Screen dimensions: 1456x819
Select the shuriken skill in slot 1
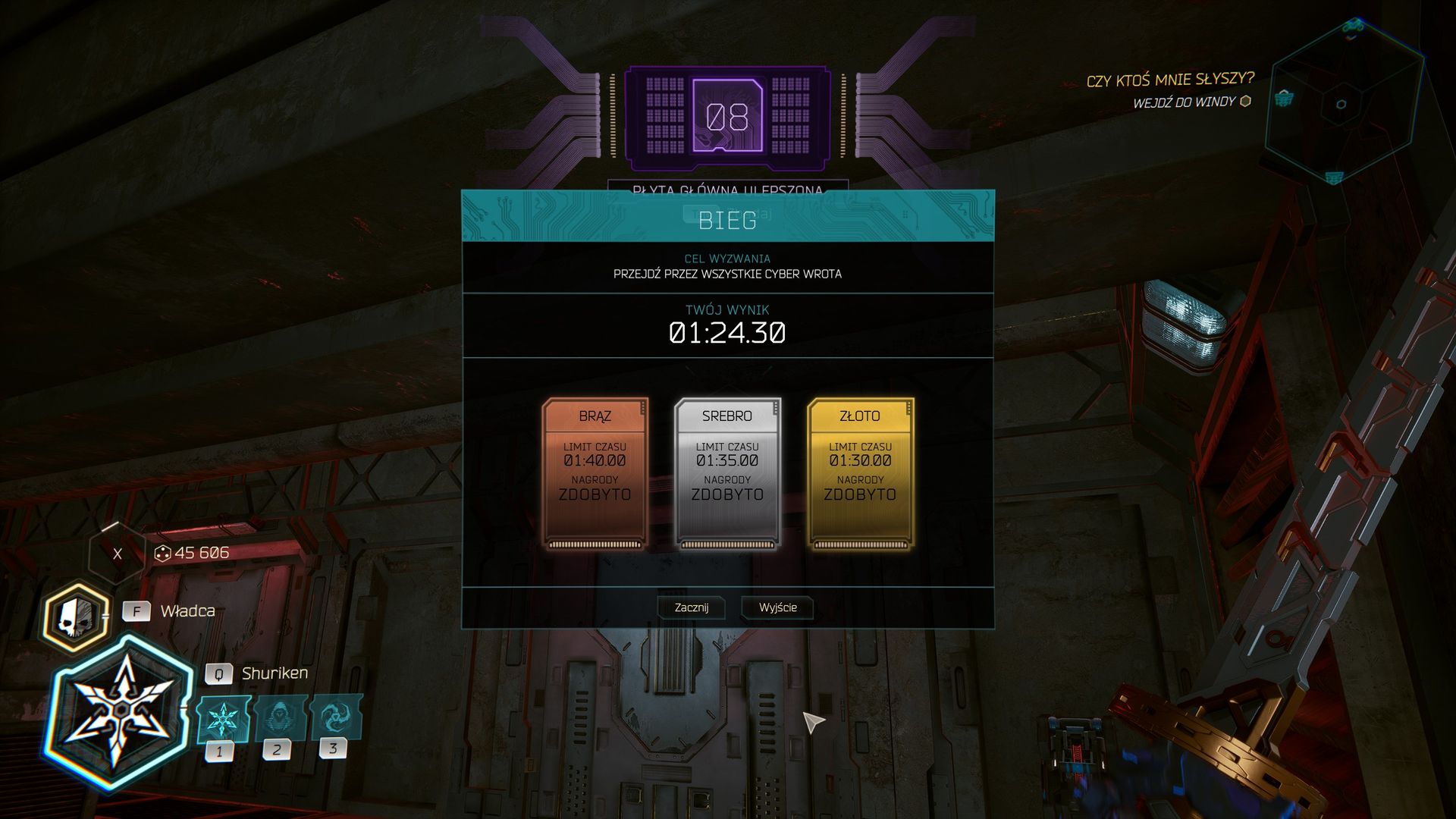pos(222,718)
